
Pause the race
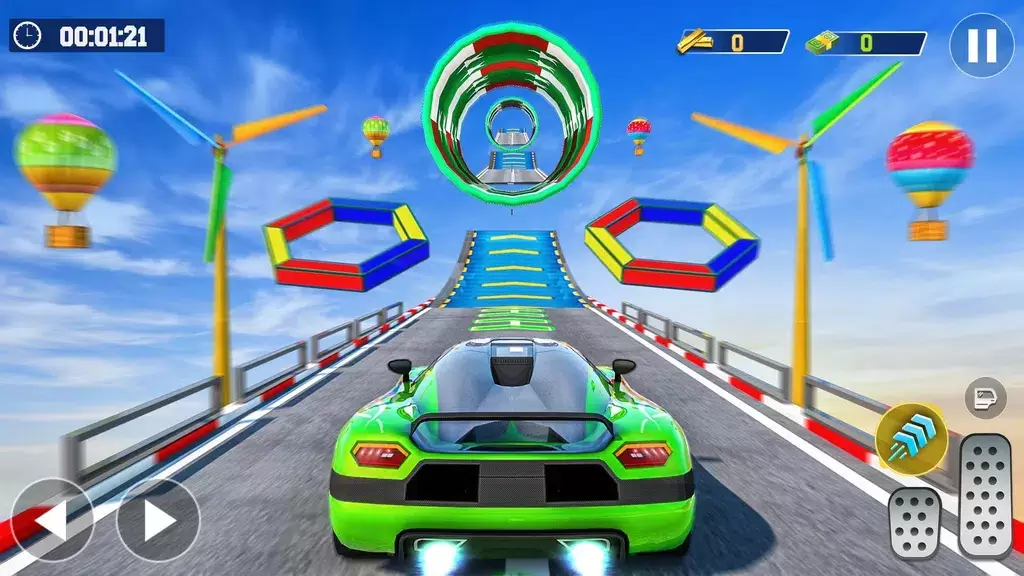point(981,46)
